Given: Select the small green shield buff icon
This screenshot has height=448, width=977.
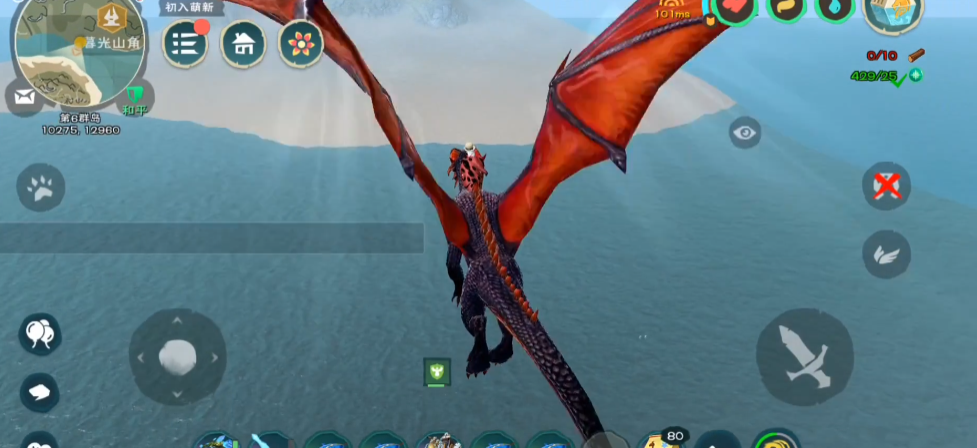Looking at the screenshot, I should click(437, 372).
